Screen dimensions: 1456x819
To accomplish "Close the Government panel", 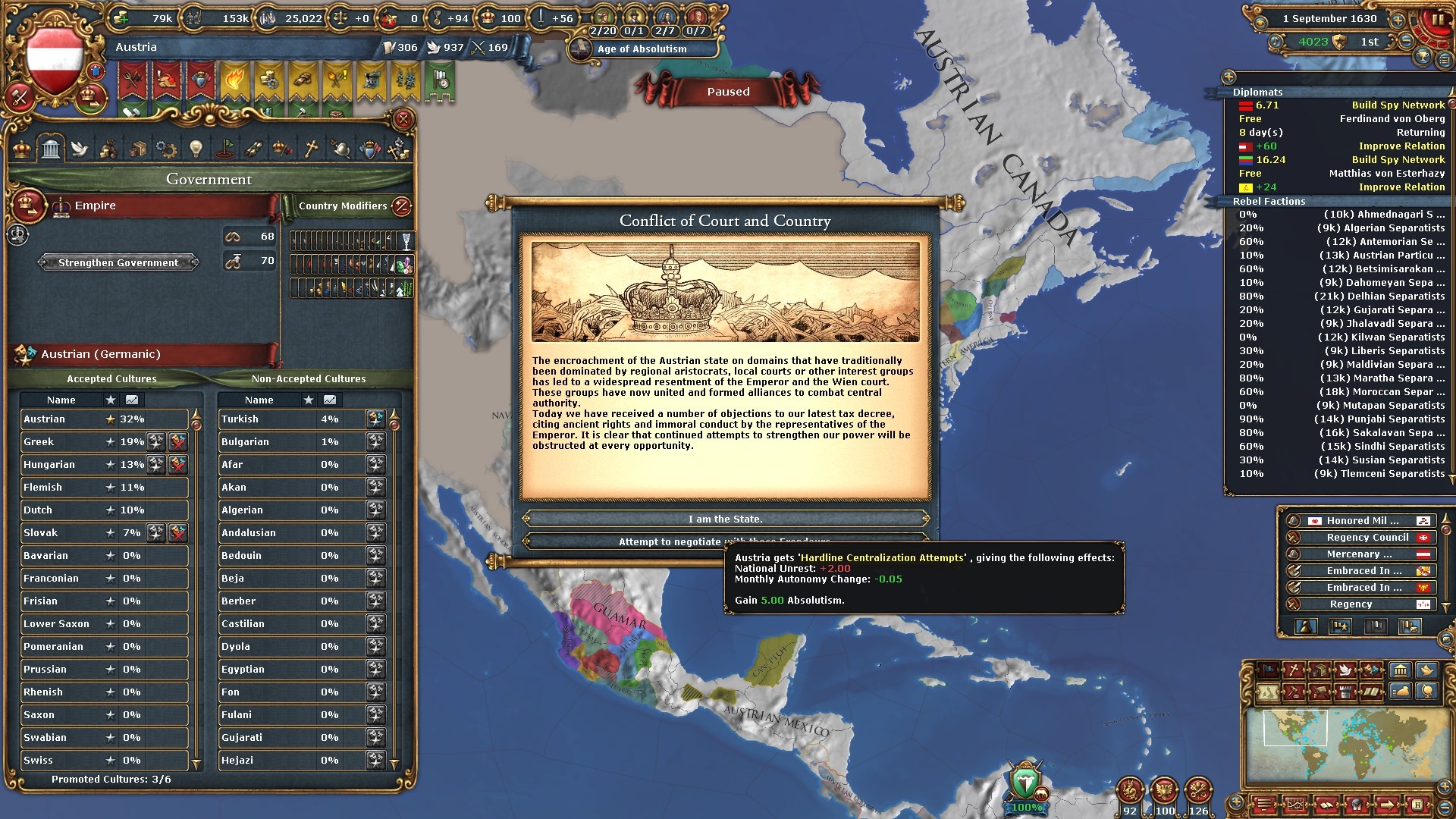I will tap(403, 119).
